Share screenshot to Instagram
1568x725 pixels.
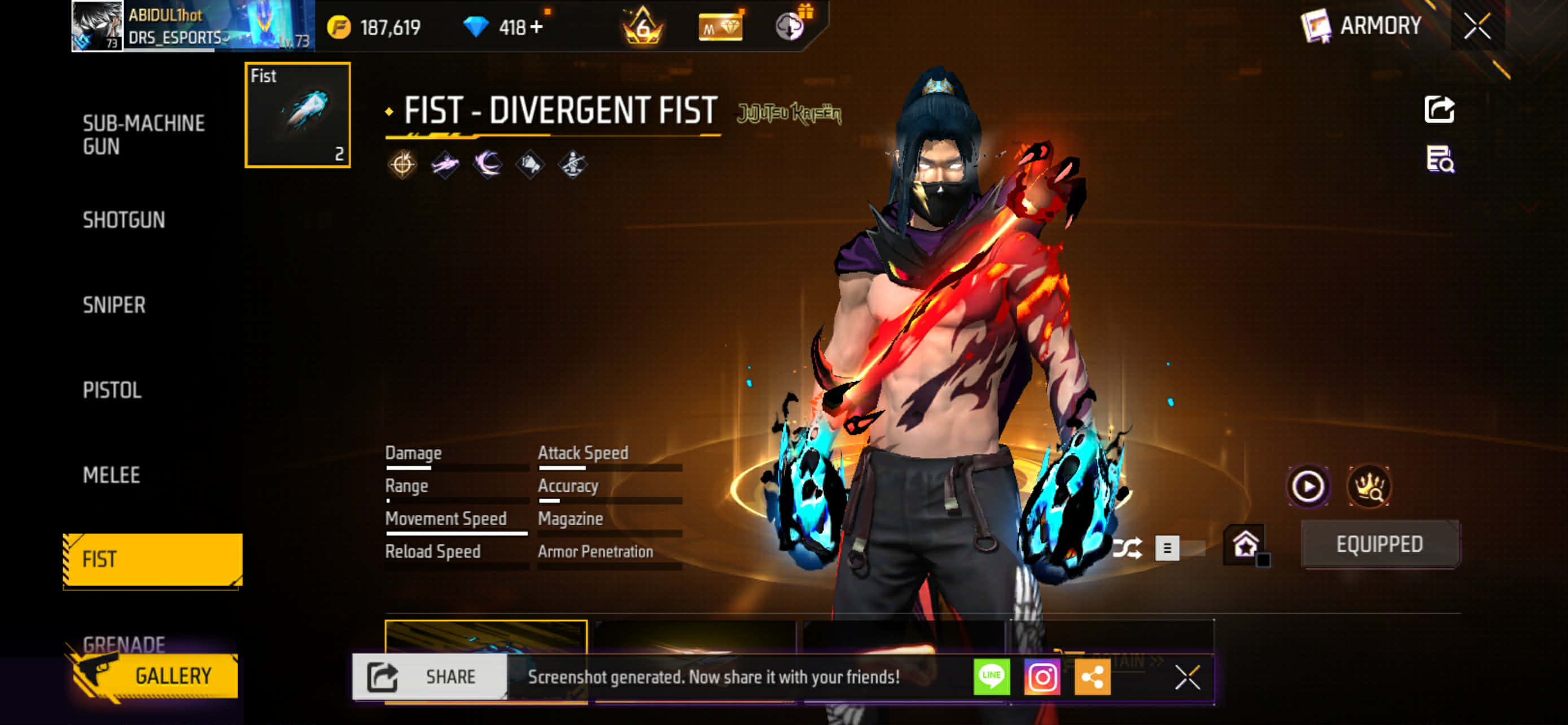(x=1041, y=676)
